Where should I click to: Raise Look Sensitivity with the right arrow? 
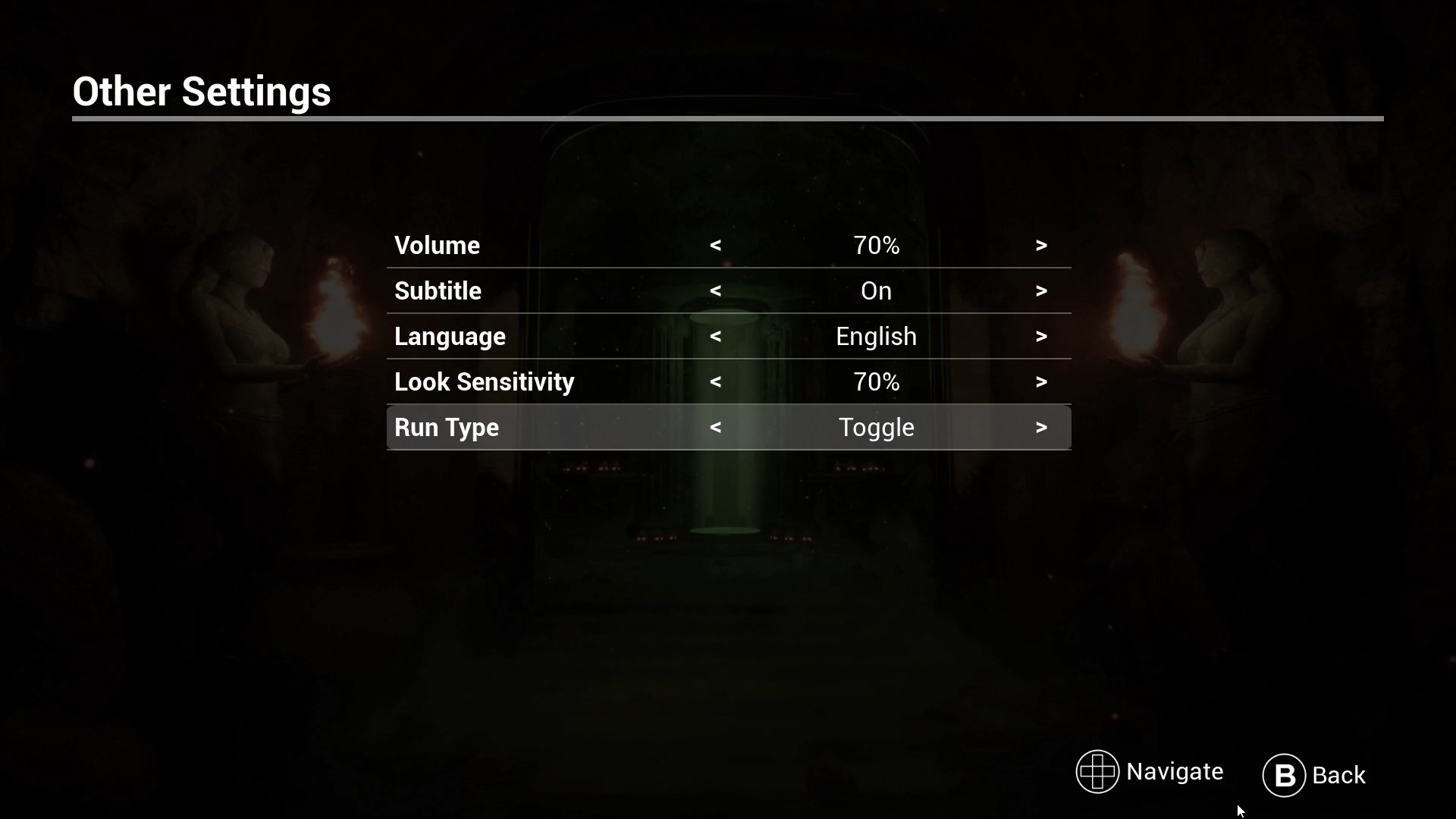tap(1041, 381)
